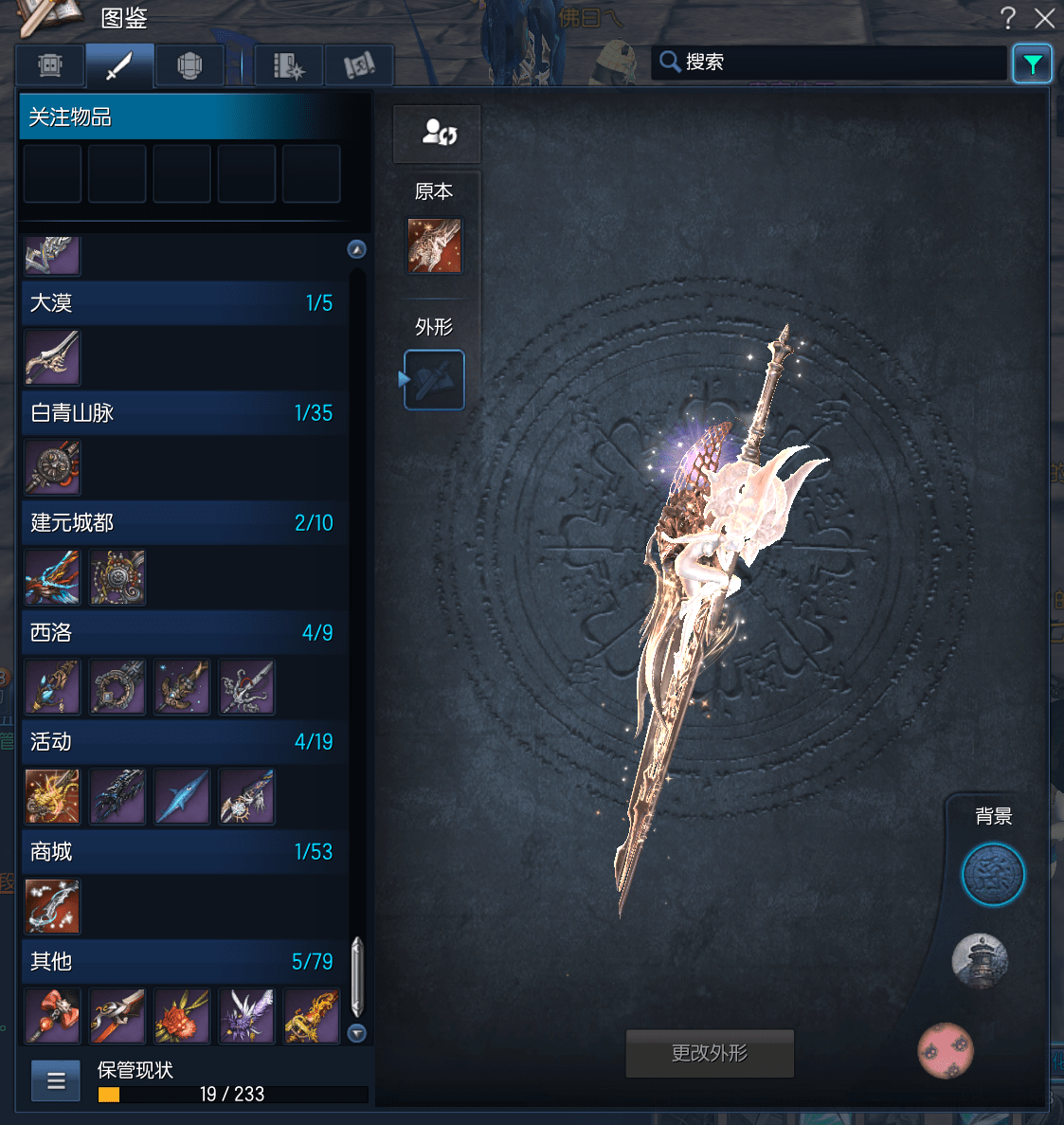Screen dimensions: 1064x1125
Task: Toggle the teal funnel filter button
Action: 1032,64
